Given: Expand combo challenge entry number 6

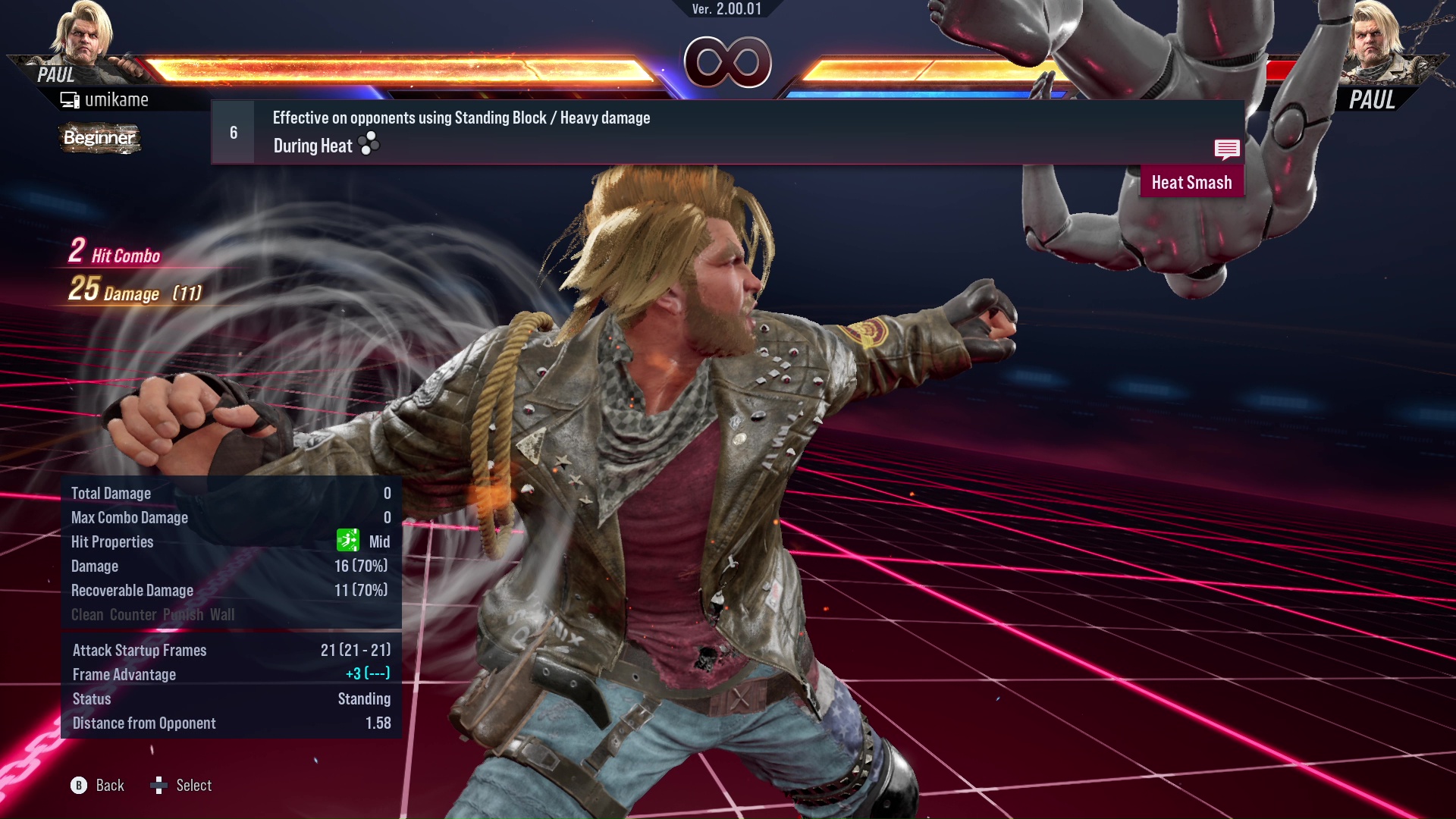Looking at the screenshot, I should pyautogui.click(x=232, y=131).
